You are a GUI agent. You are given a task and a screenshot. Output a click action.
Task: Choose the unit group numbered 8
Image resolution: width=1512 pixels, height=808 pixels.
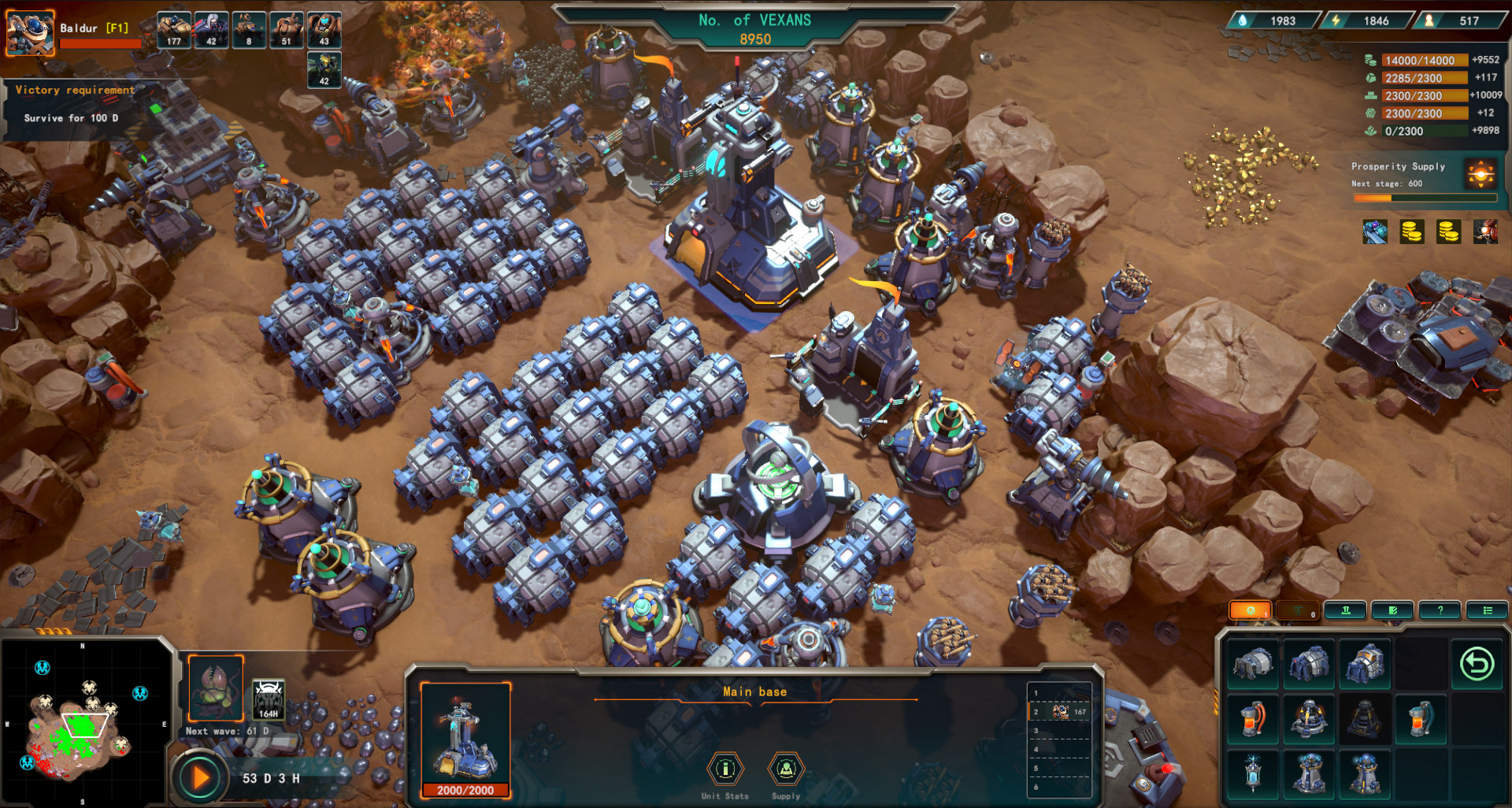(x=249, y=30)
